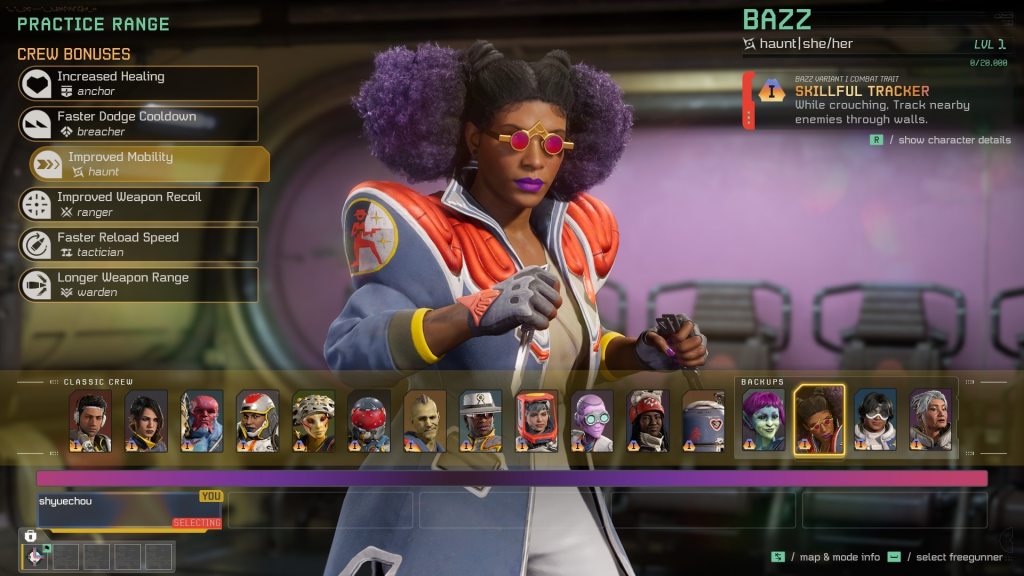Choose the red beanie freegunner portrait

[x=648, y=421]
